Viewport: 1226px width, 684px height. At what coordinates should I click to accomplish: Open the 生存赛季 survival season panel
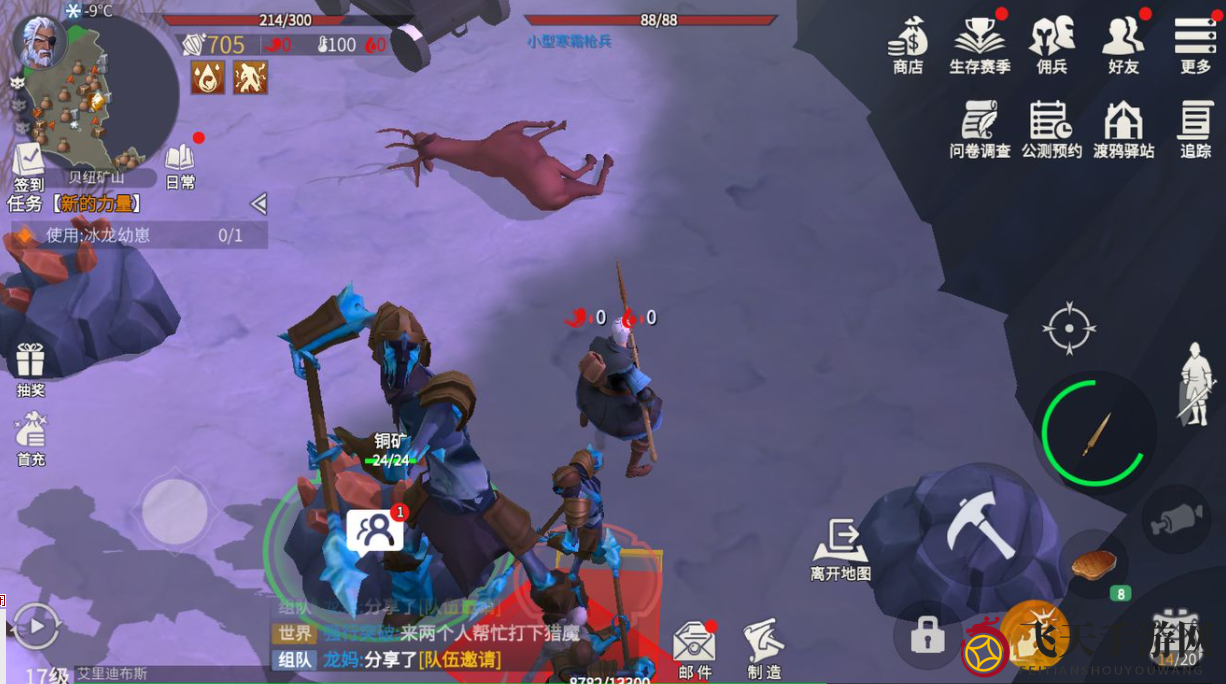pyautogui.click(x=979, y=43)
